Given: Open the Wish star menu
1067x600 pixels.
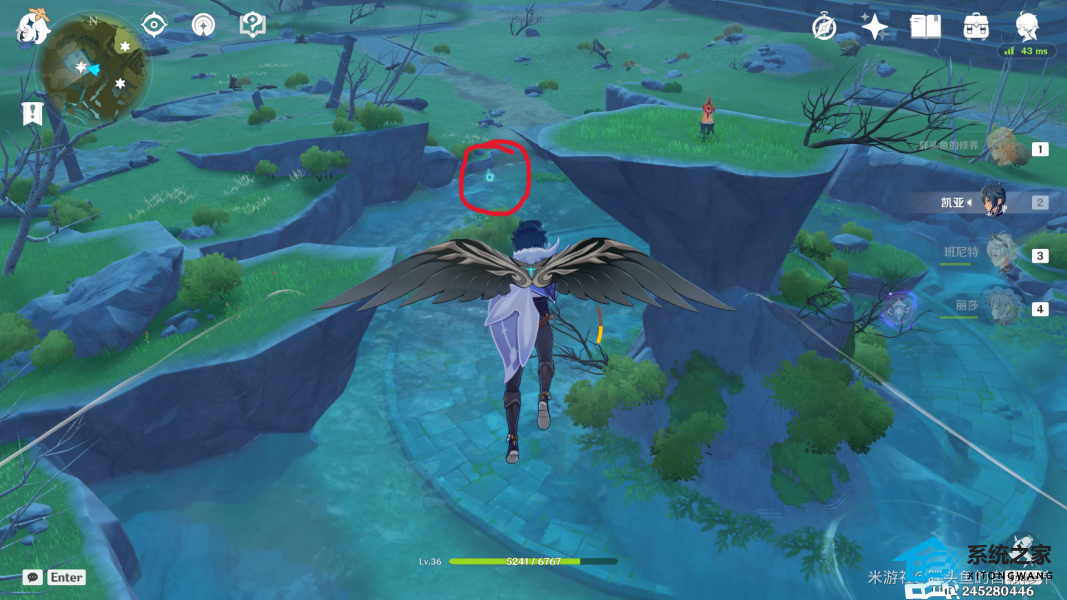Looking at the screenshot, I should coord(875,27).
